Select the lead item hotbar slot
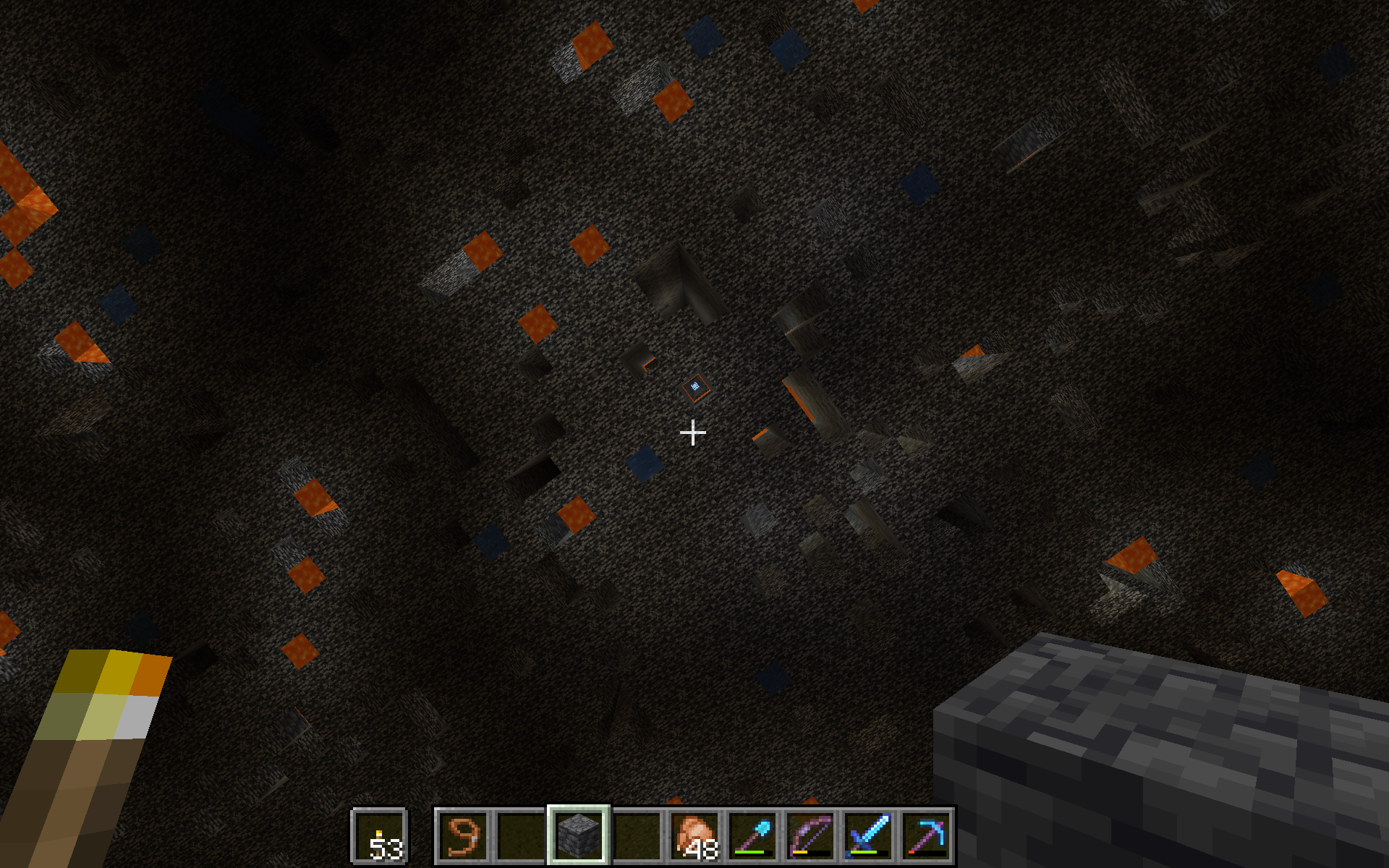 click(463, 836)
